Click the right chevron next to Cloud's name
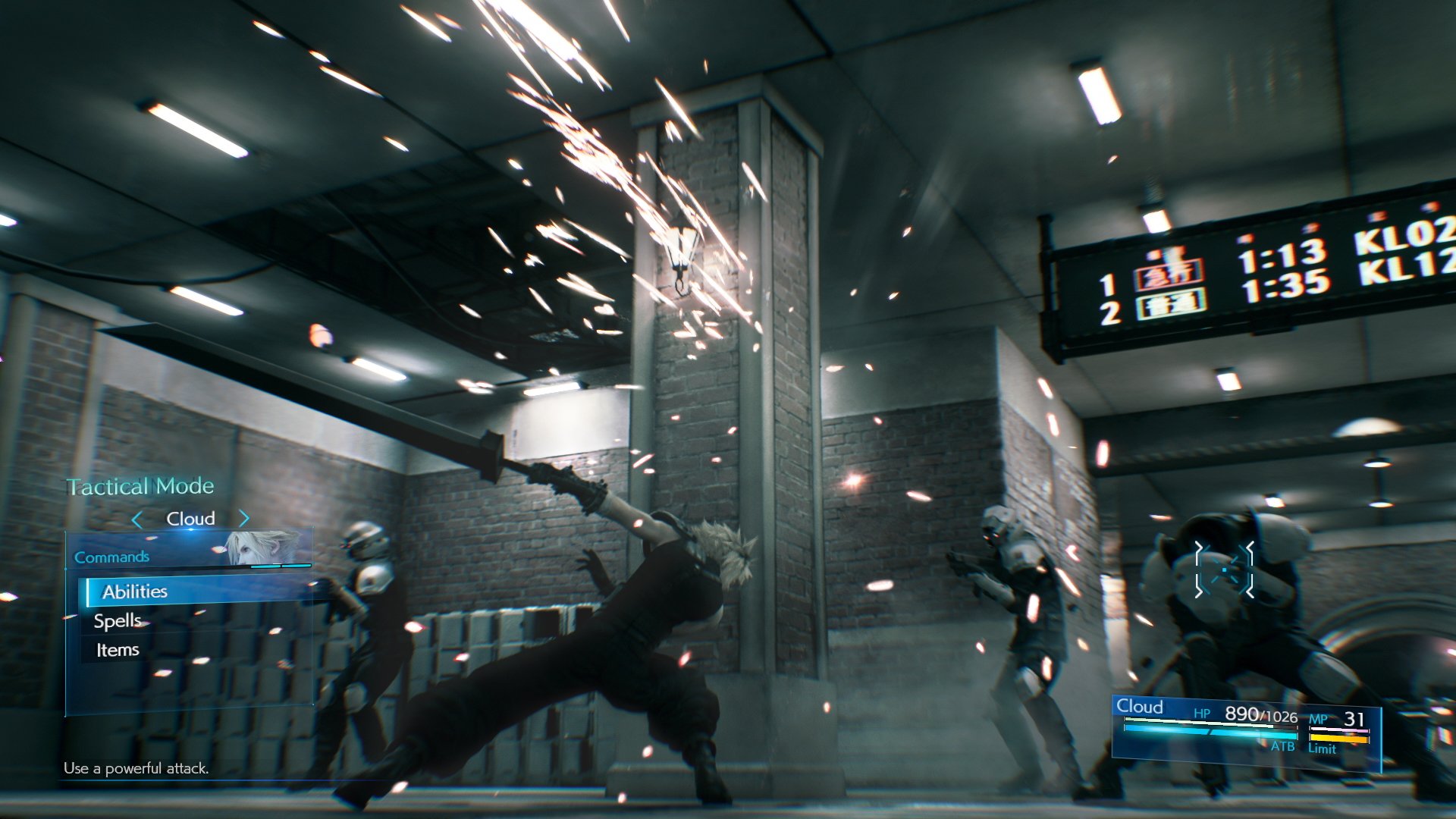This screenshot has width=1456, height=819. click(243, 519)
